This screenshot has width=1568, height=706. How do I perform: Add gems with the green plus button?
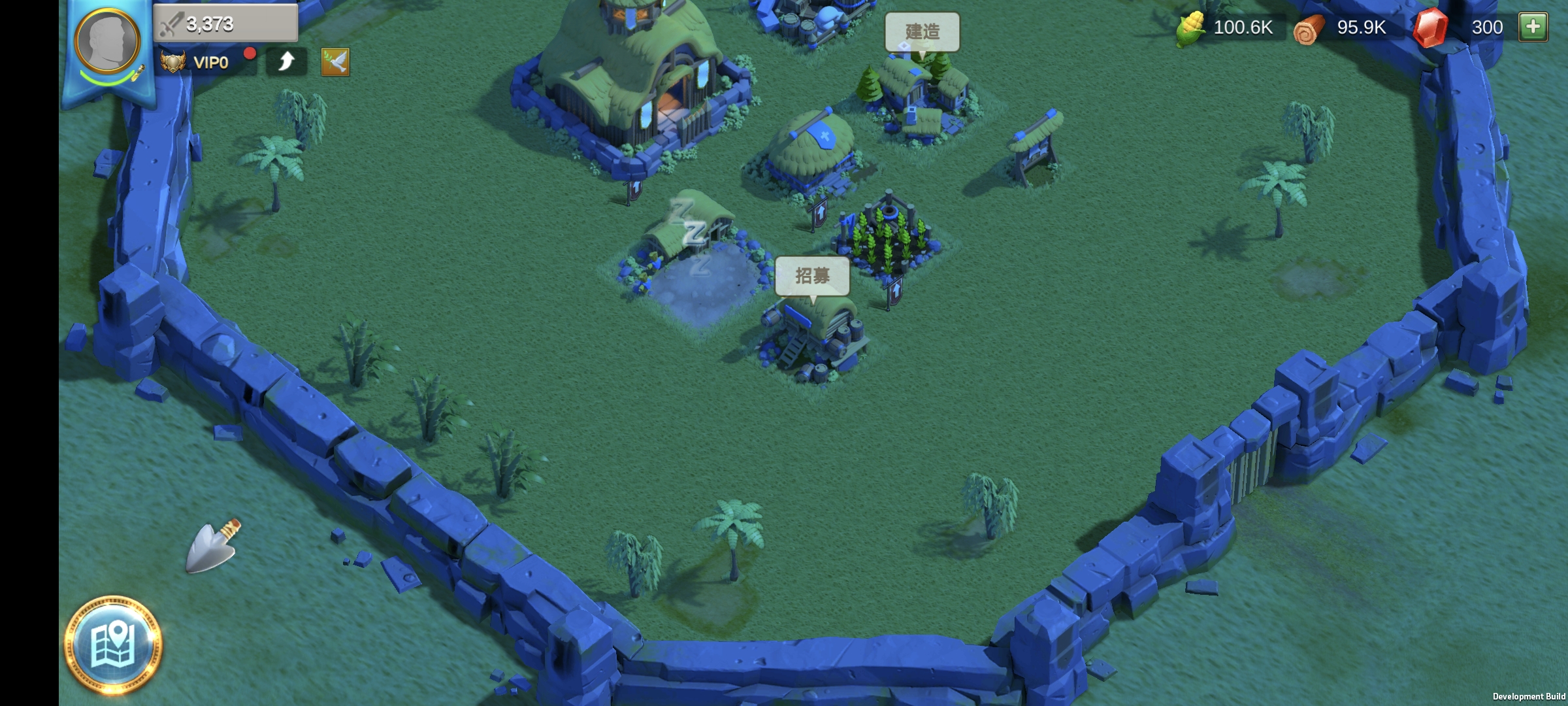click(1533, 27)
